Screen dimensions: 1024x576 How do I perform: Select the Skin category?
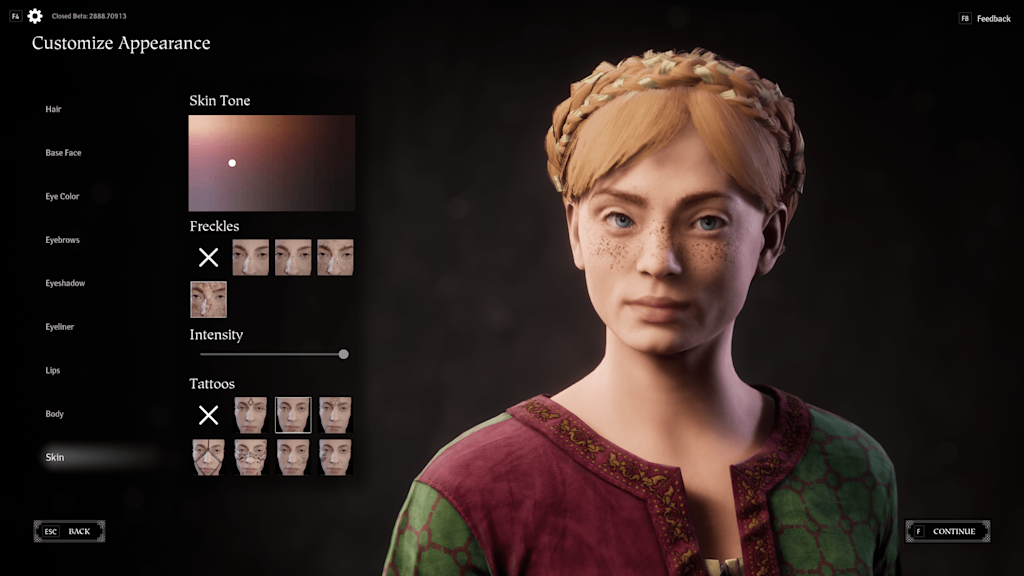click(x=55, y=457)
